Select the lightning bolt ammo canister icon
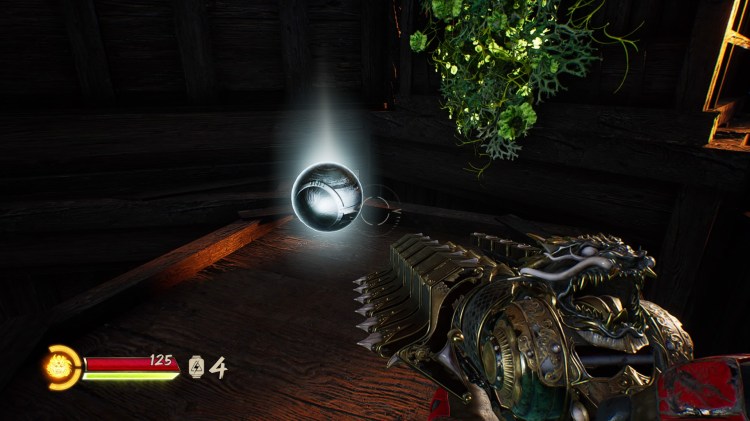This screenshot has height=421, width=750. point(196,367)
